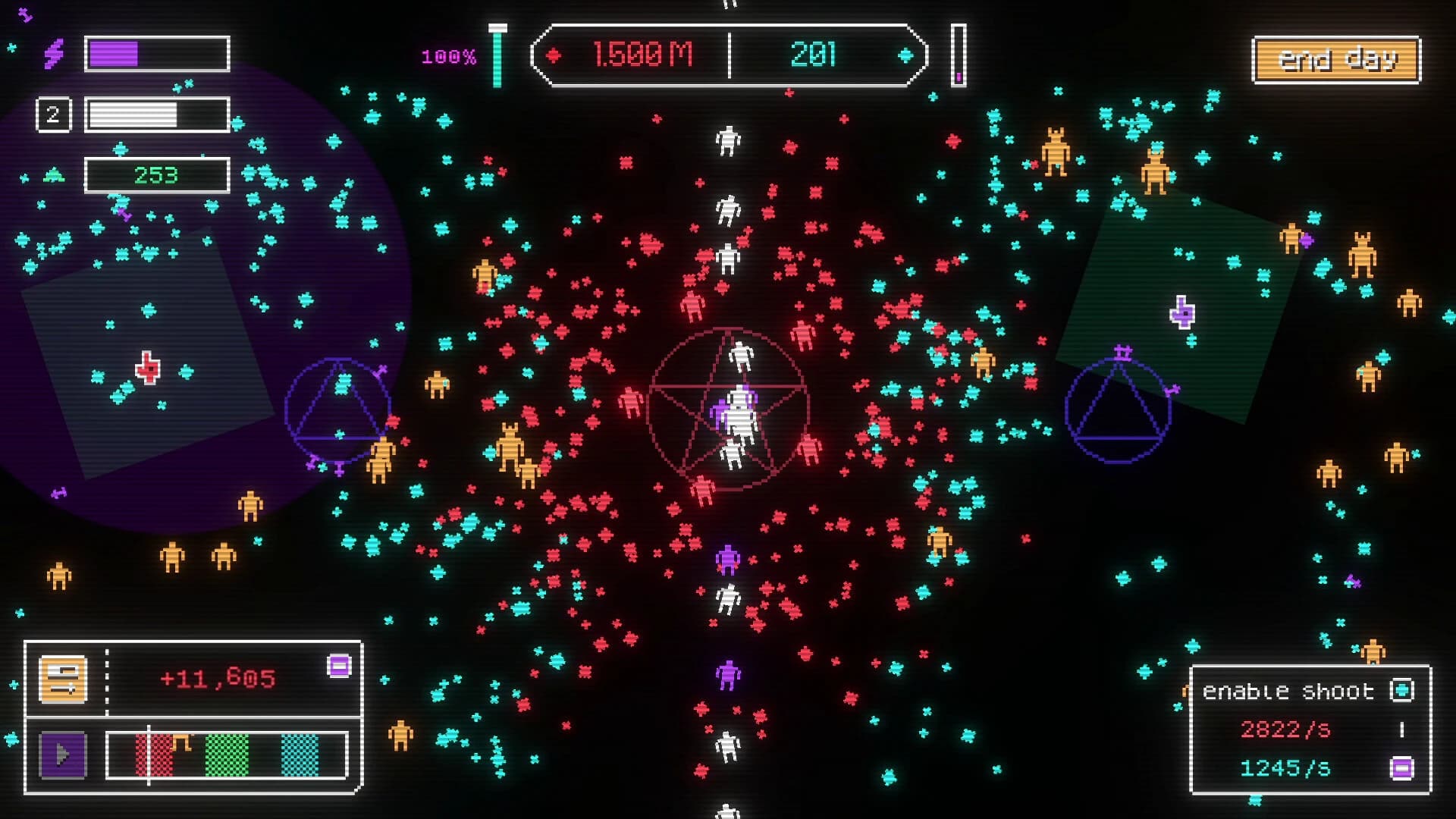Enable shoot via the cyan plus toggle
Viewport: 1456px width, 819px height.
1403,691
